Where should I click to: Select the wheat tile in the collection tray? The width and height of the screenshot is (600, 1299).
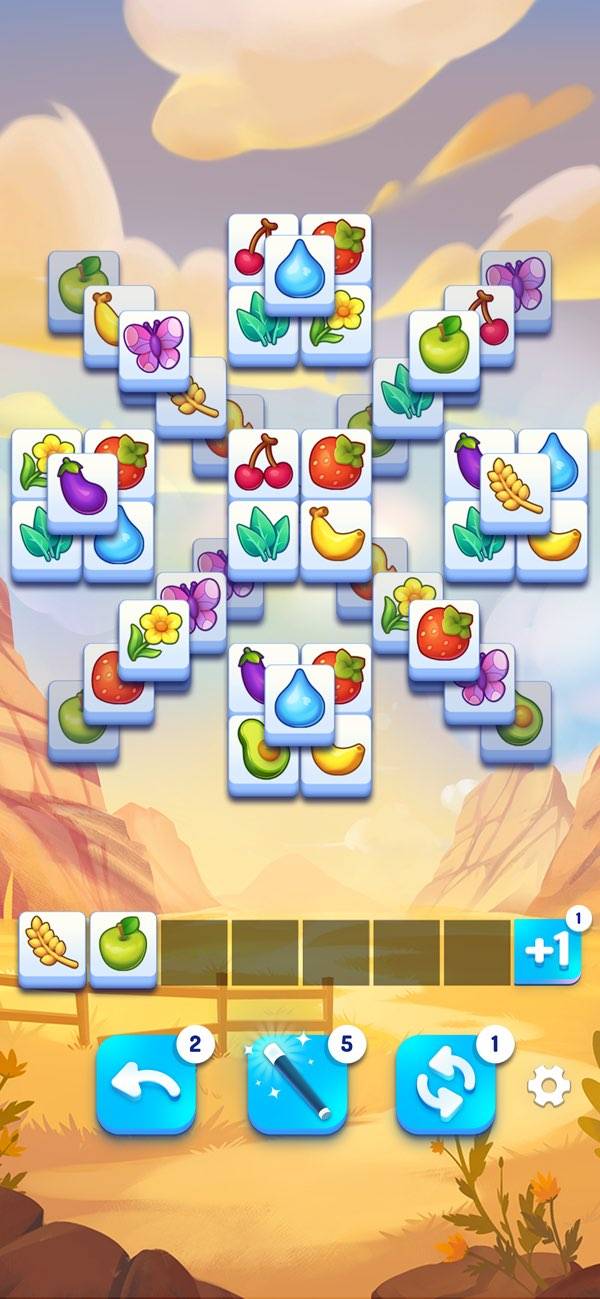click(52, 950)
